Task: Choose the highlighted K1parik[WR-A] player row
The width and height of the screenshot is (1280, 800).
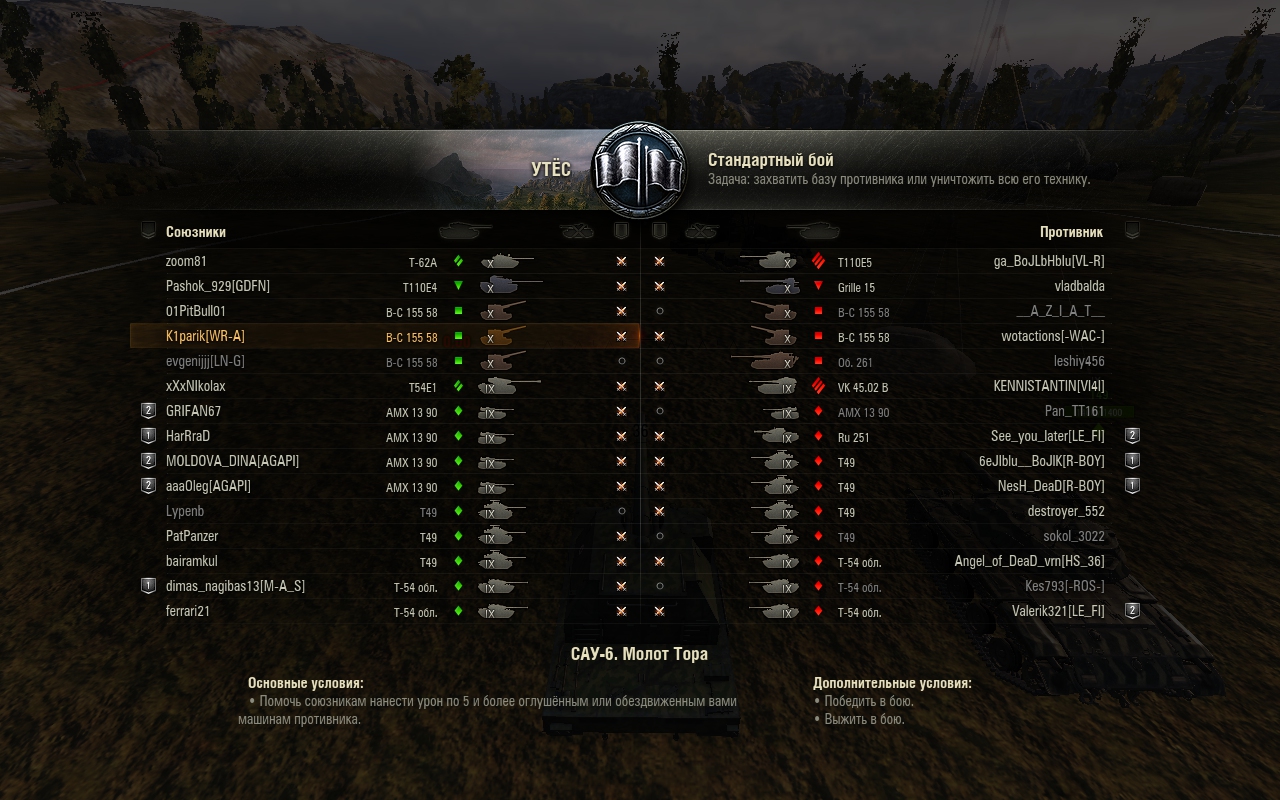Action: [205, 336]
